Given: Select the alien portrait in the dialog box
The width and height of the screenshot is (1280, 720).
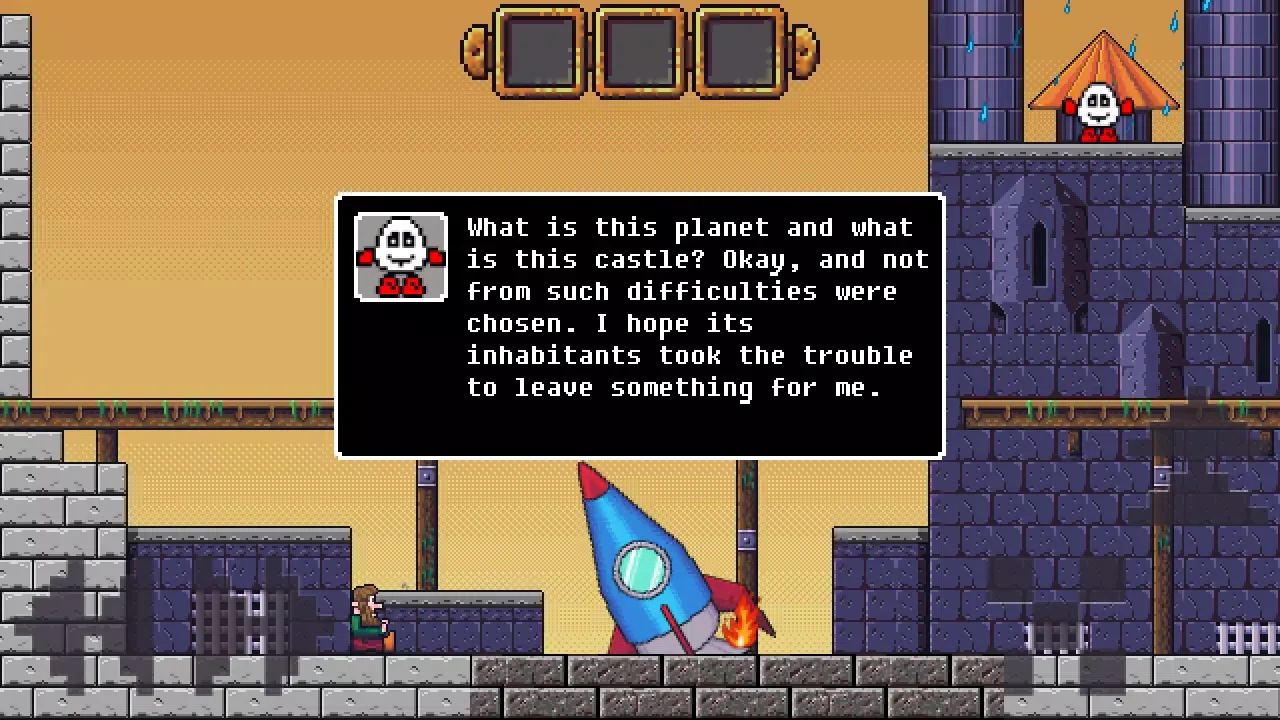Looking at the screenshot, I should pyautogui.click(x=400, y=256).
